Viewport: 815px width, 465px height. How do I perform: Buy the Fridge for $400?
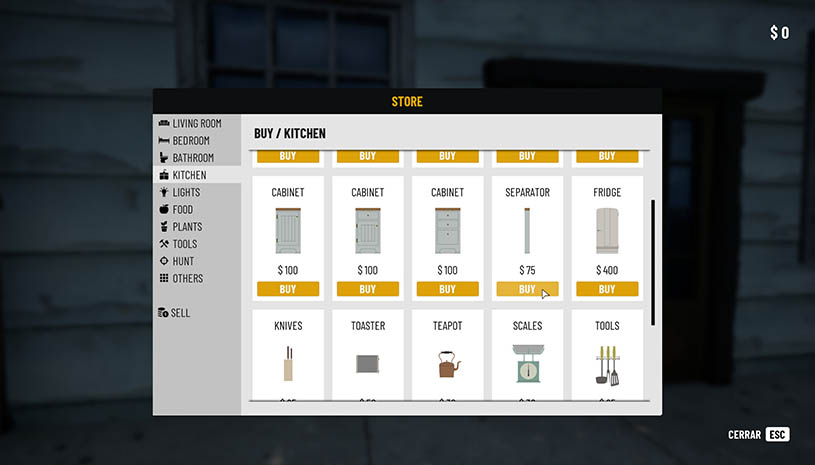click(x=607, y=289)
